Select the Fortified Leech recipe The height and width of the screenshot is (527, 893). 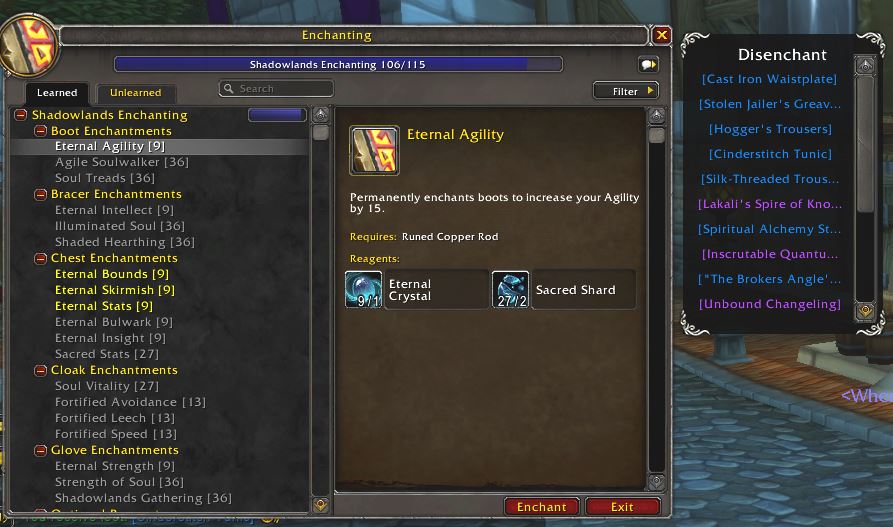pyautogui.click(x=115, y=418)
